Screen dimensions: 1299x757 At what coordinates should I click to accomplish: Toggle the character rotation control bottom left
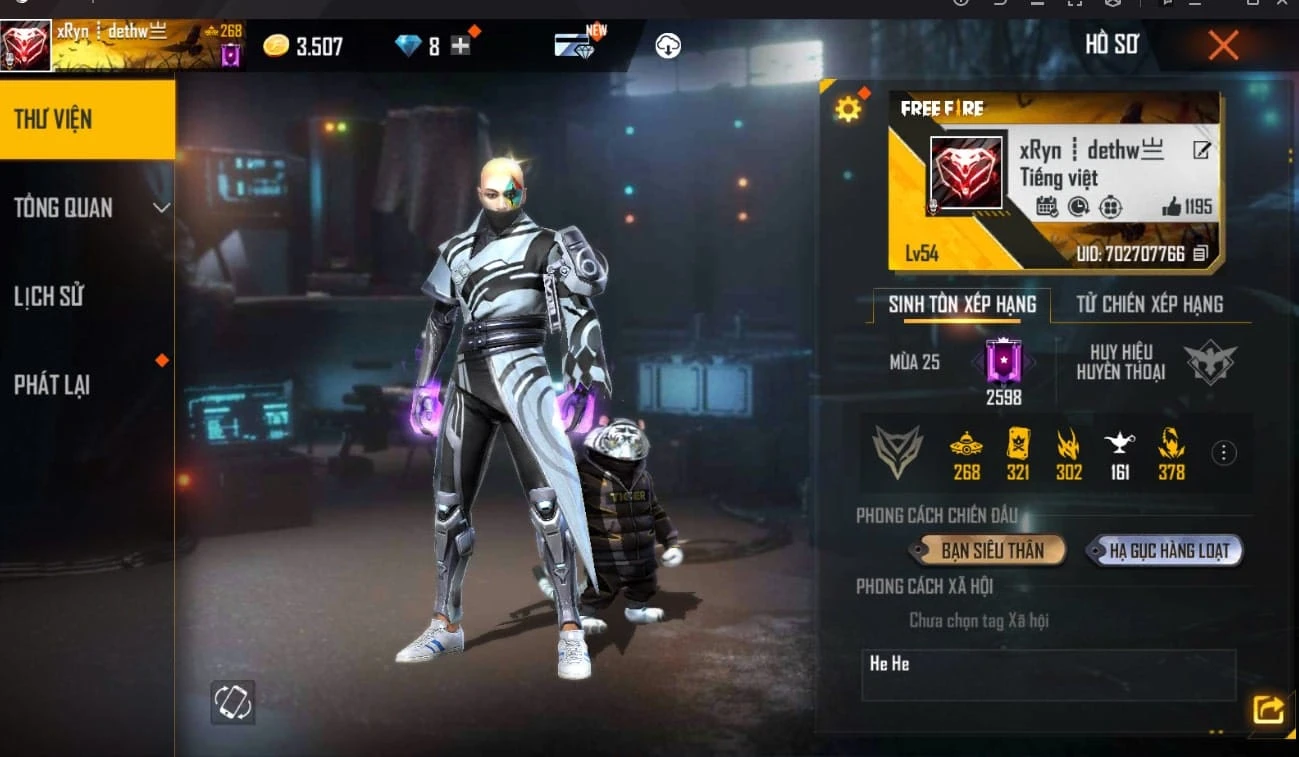click(233, 703)
